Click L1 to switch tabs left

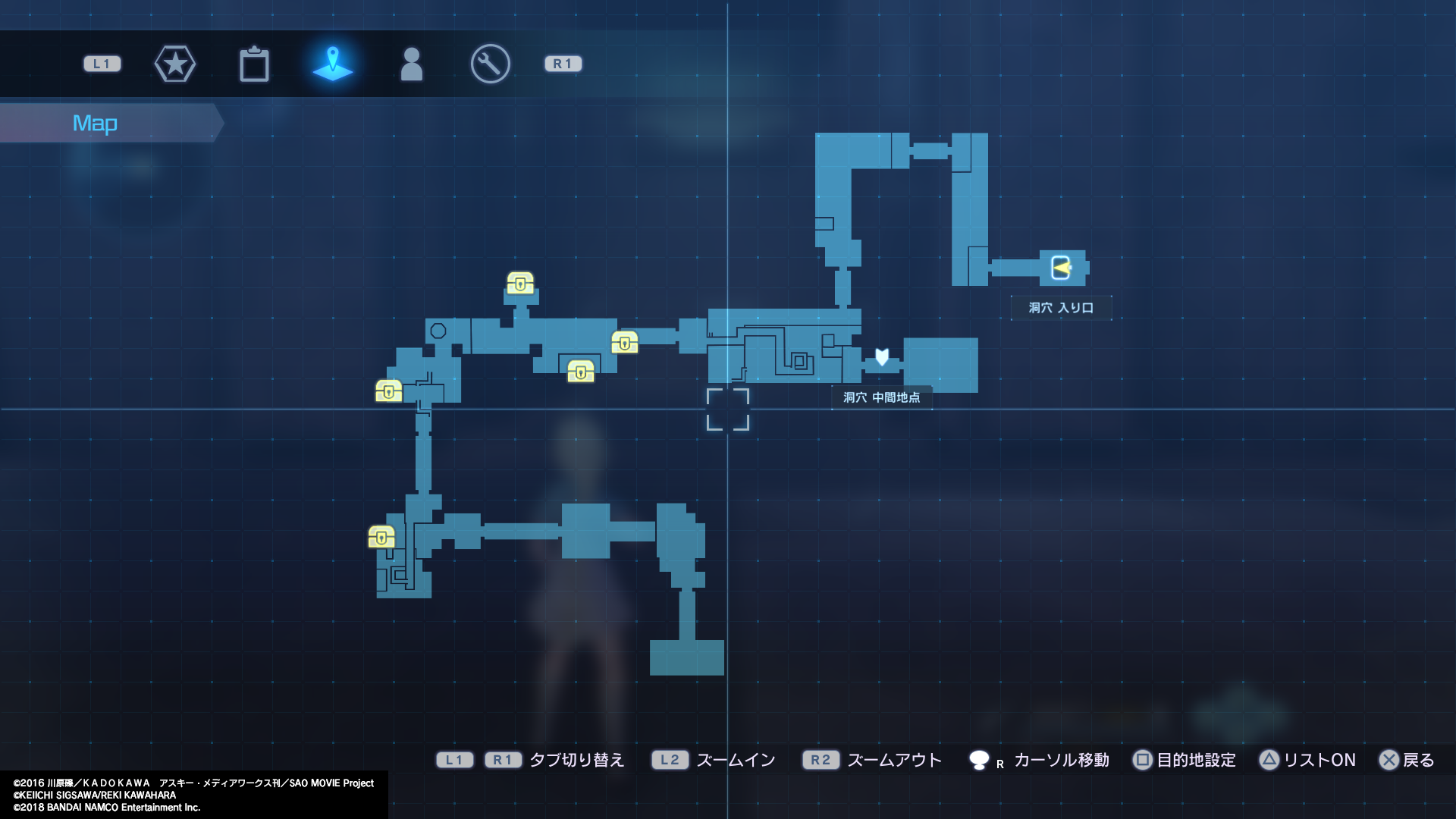point(102,64)
